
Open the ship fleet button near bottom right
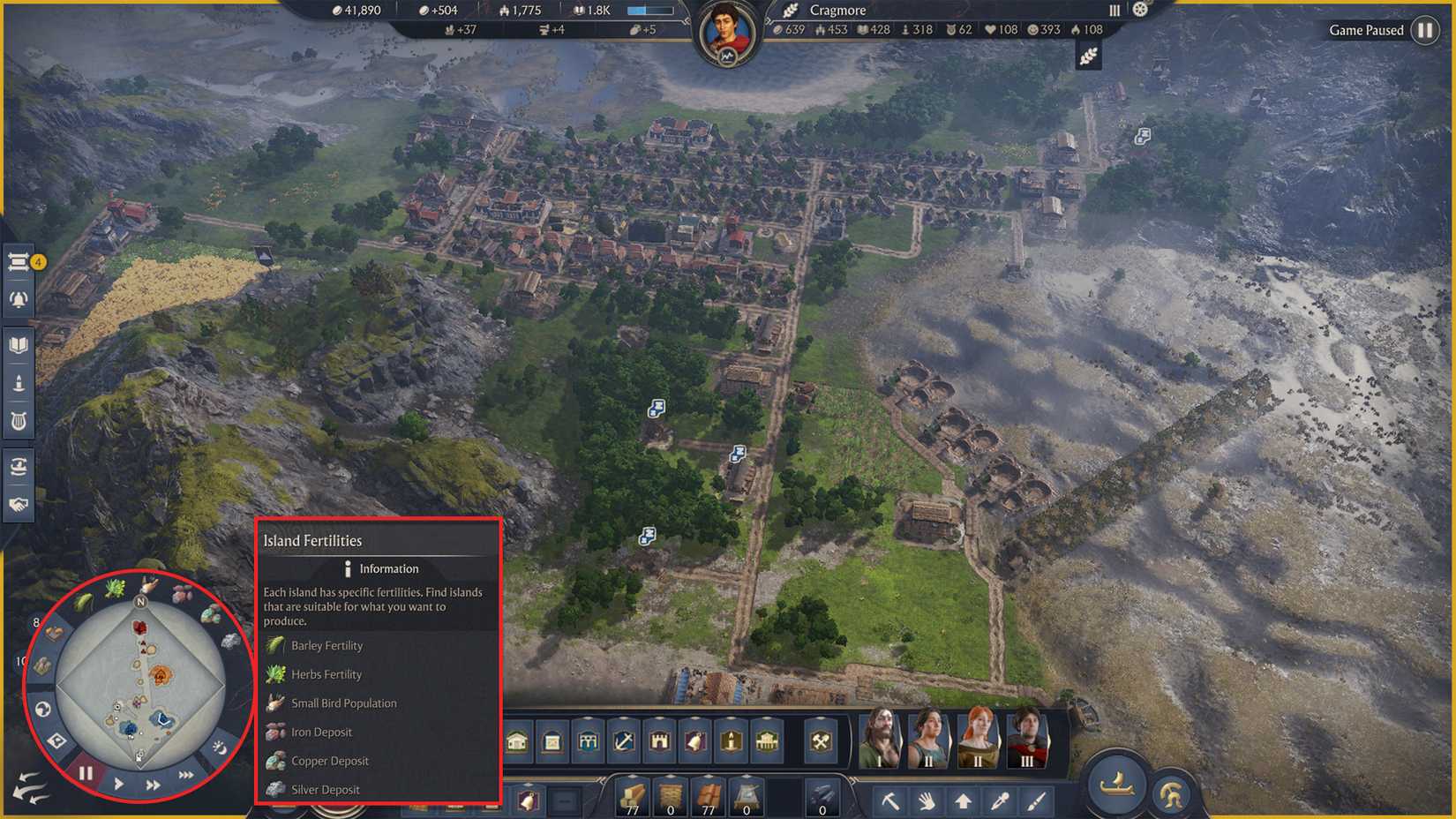point(1118,785)
